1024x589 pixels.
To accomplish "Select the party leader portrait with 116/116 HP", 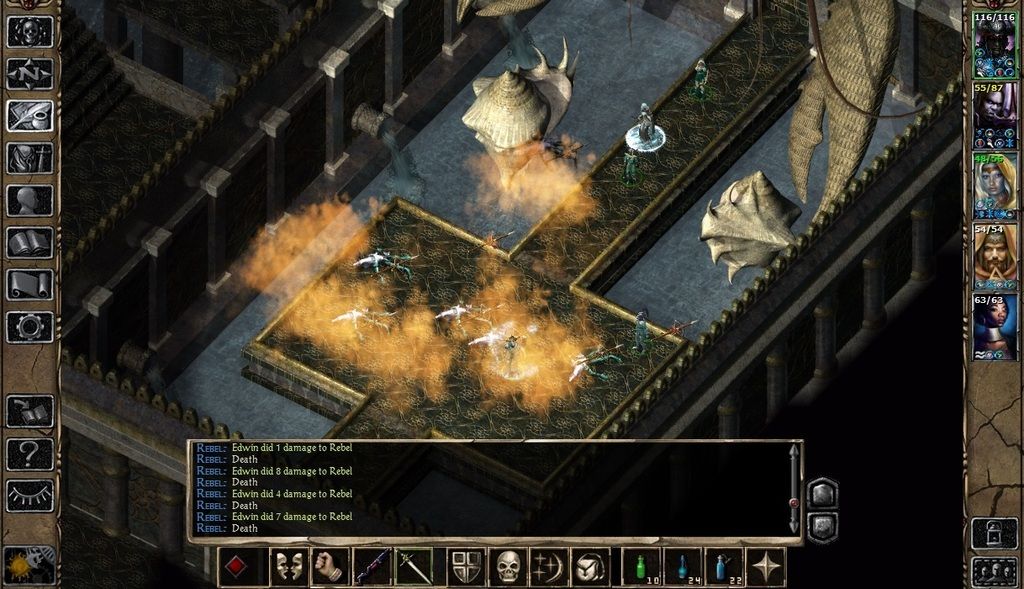I will click(995, 46).
